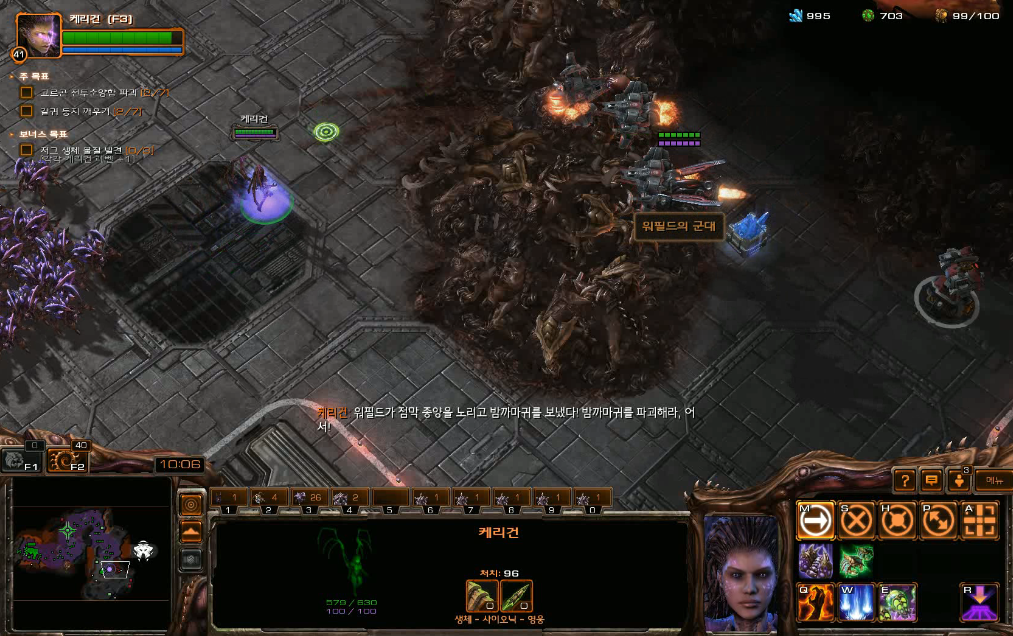The height and width of the screenshot is (636, 1013).
Task: Open the game menu (메뉴) button
Action: coord(993,481)
